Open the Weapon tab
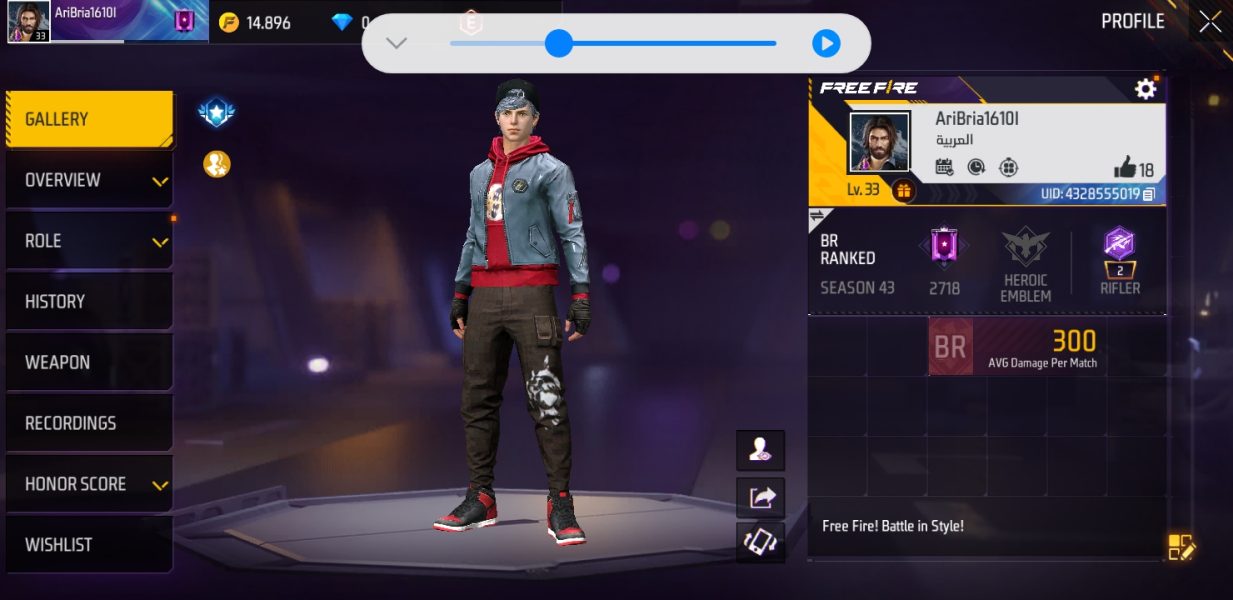 tap(88, 362)
